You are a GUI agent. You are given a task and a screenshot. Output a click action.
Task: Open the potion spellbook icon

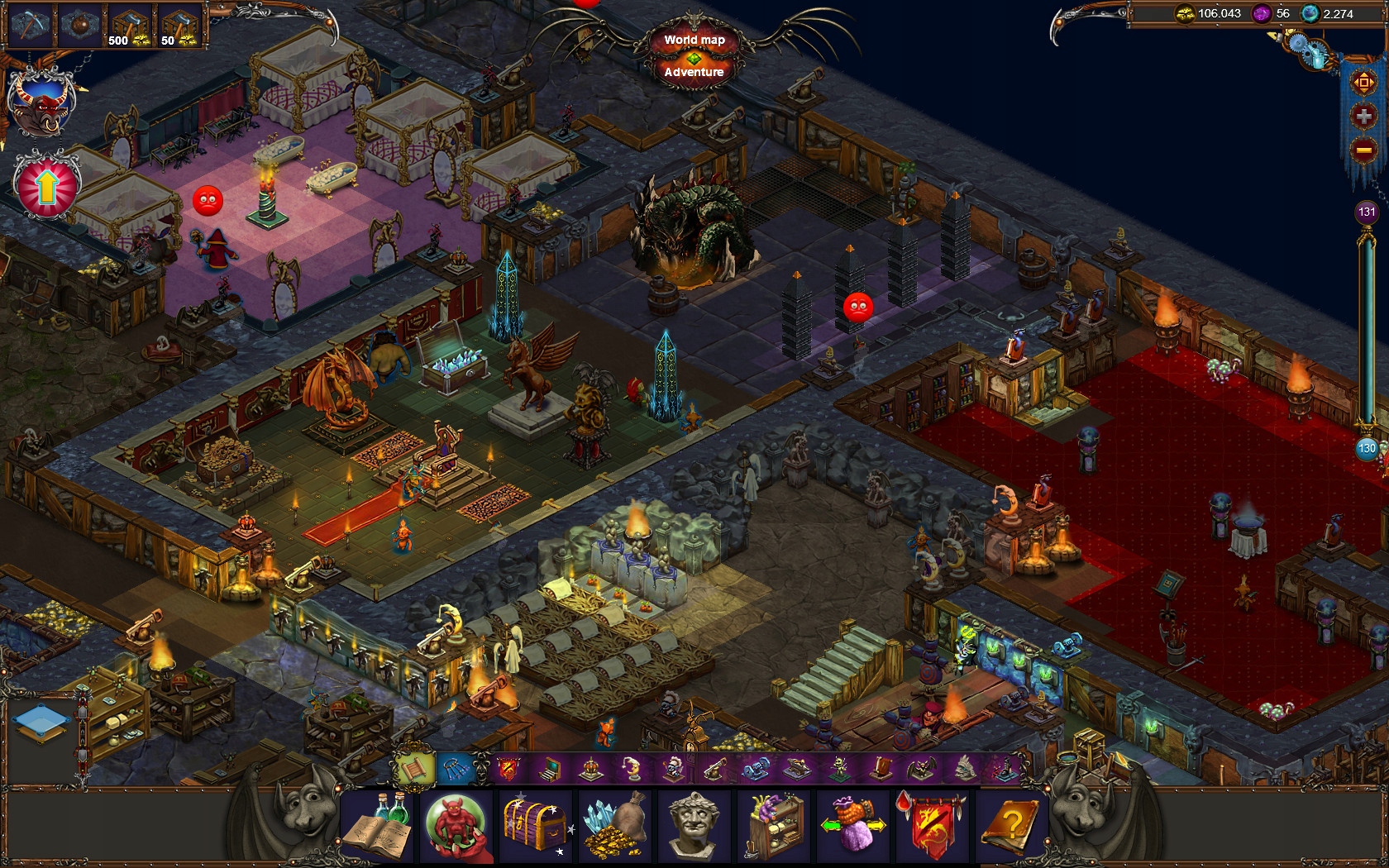[378, 827]
